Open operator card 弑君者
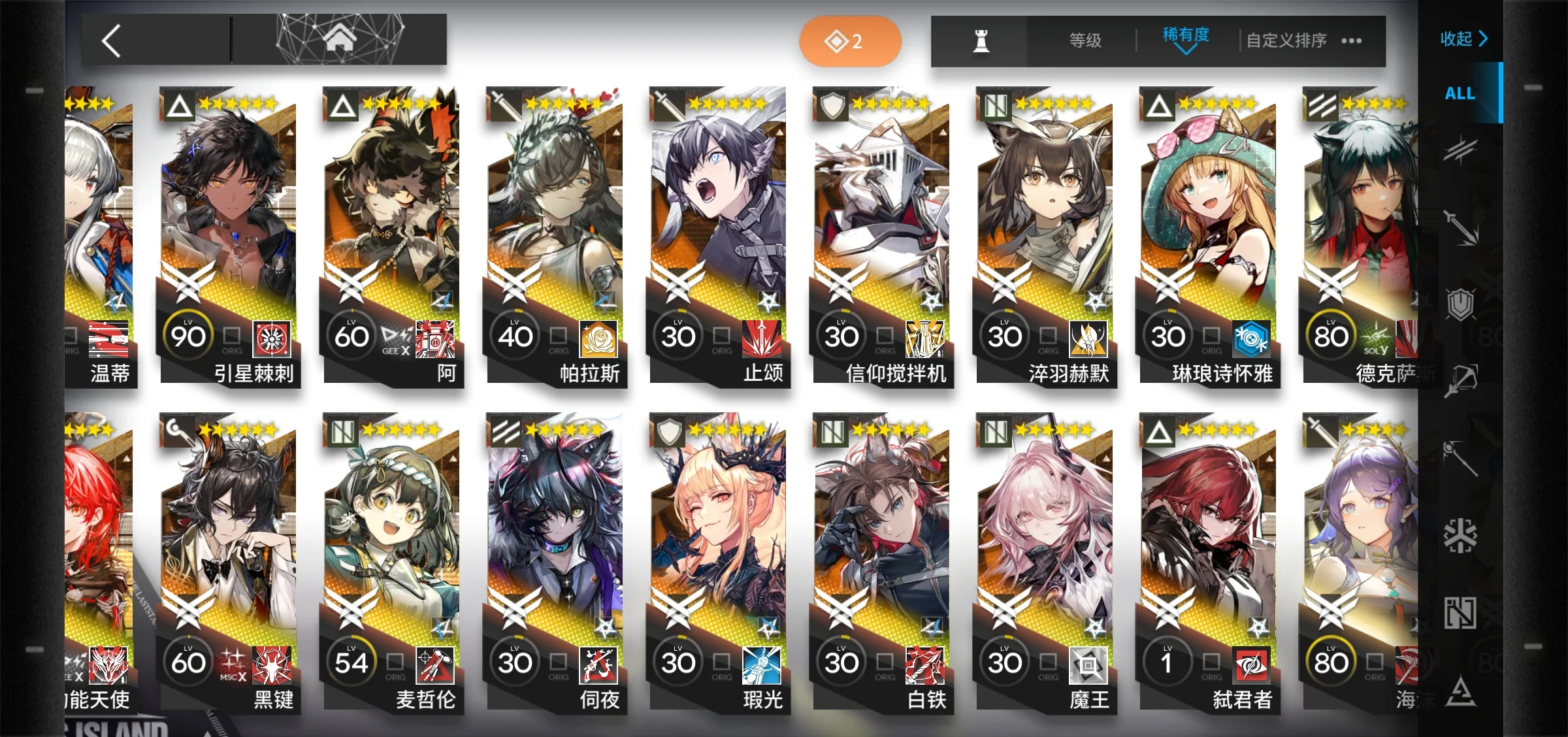The height and width of the screenshot is (737, 1568). tap(1209, 562)
